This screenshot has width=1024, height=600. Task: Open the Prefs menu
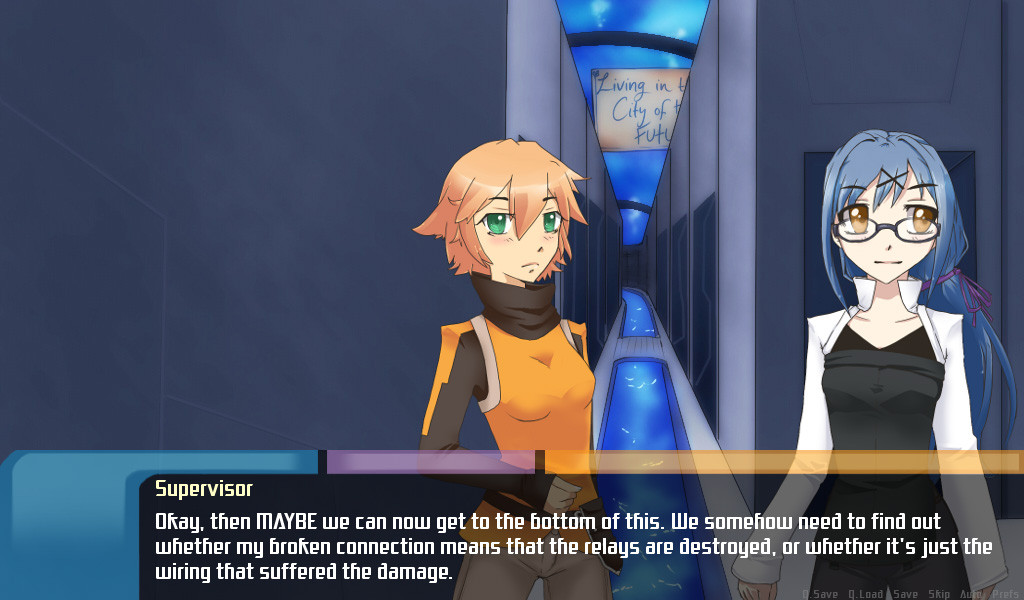tap(1005, 594)
